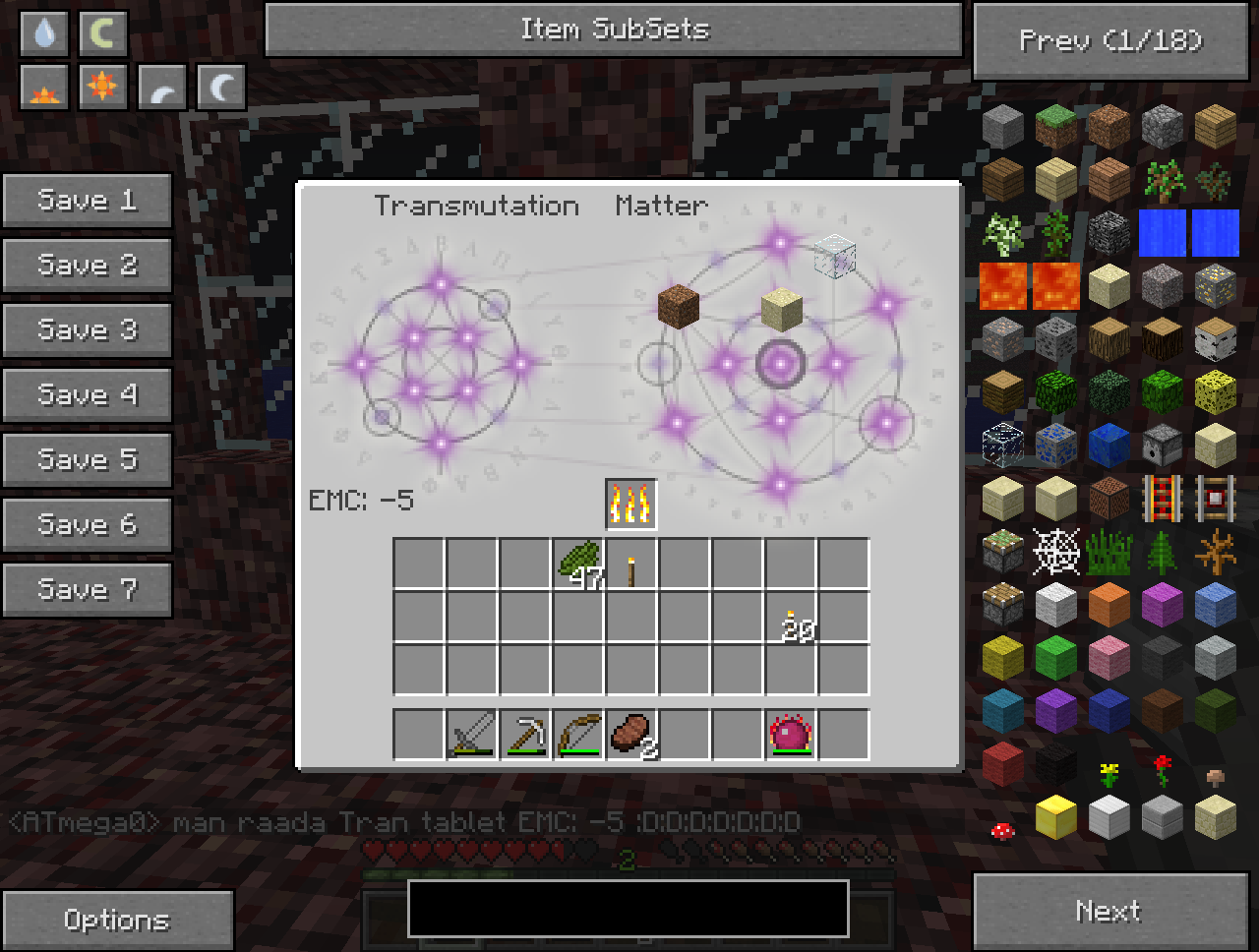Grab the cooked meat in hotbar
Screen dimensions: 1259x952
(x=631, y=734)
